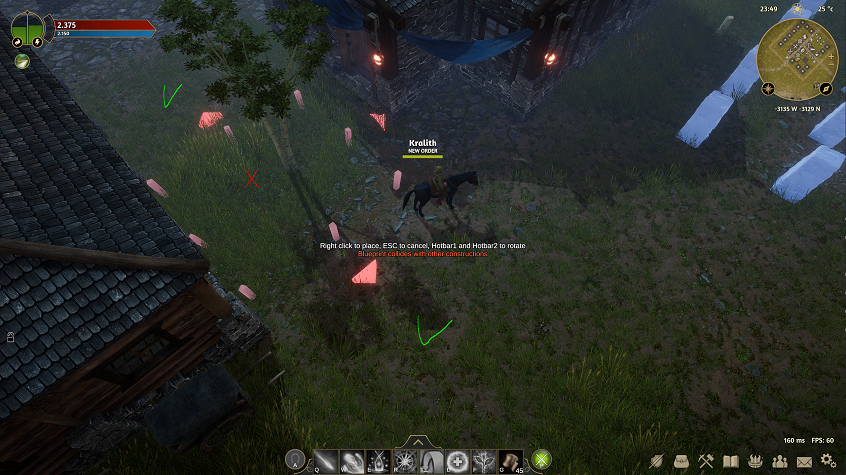The width and height of the screenshot is (846, 475).
Task: Activate the healing cross ability
Action: (458, 460)
